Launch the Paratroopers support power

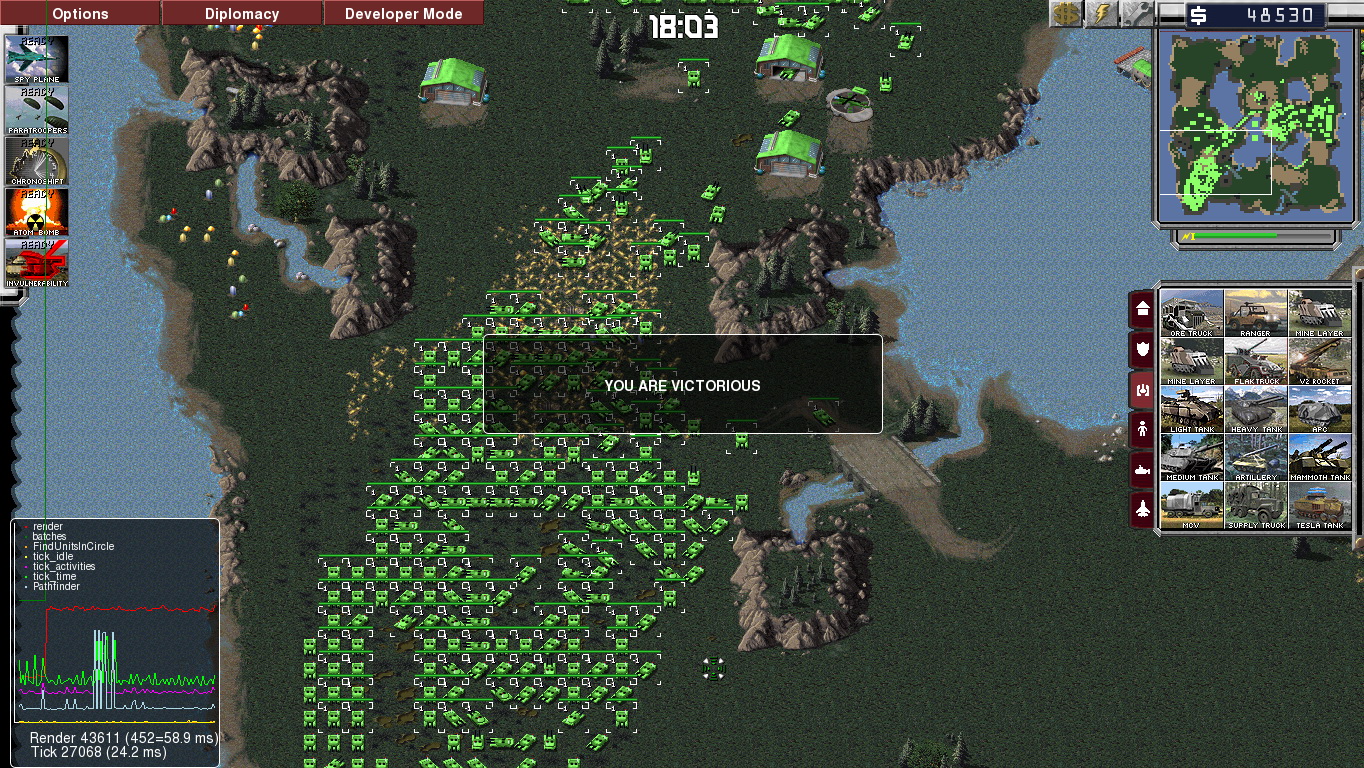pos(37,110)
